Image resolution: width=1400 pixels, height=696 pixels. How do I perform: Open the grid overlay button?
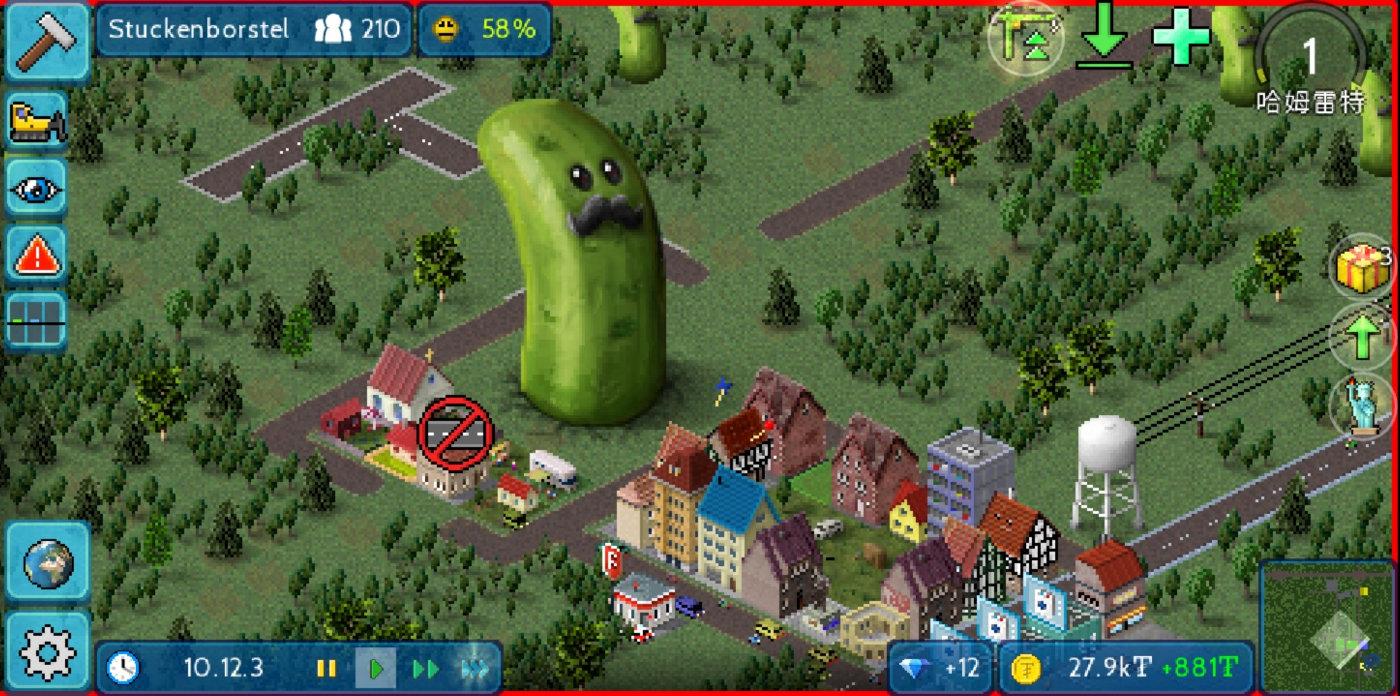click(x=37, y=321)
